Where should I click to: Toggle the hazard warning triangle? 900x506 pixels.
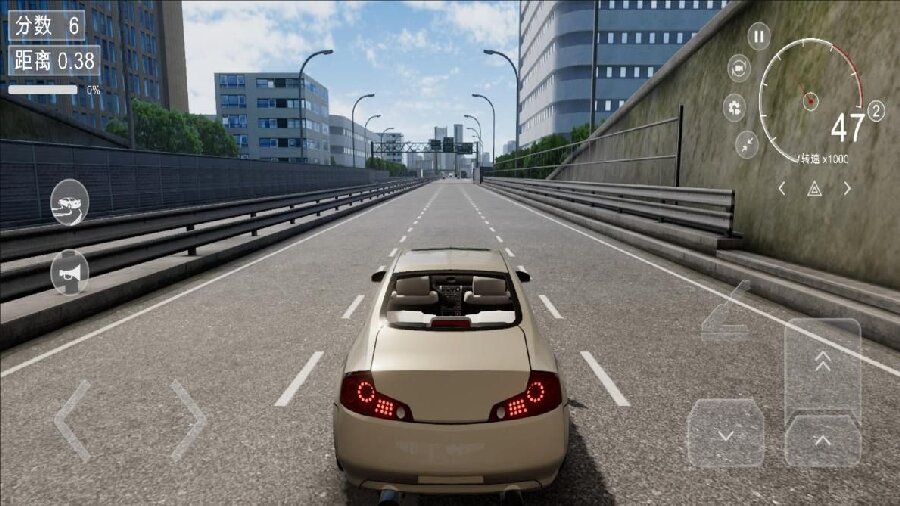pos(814,188)
